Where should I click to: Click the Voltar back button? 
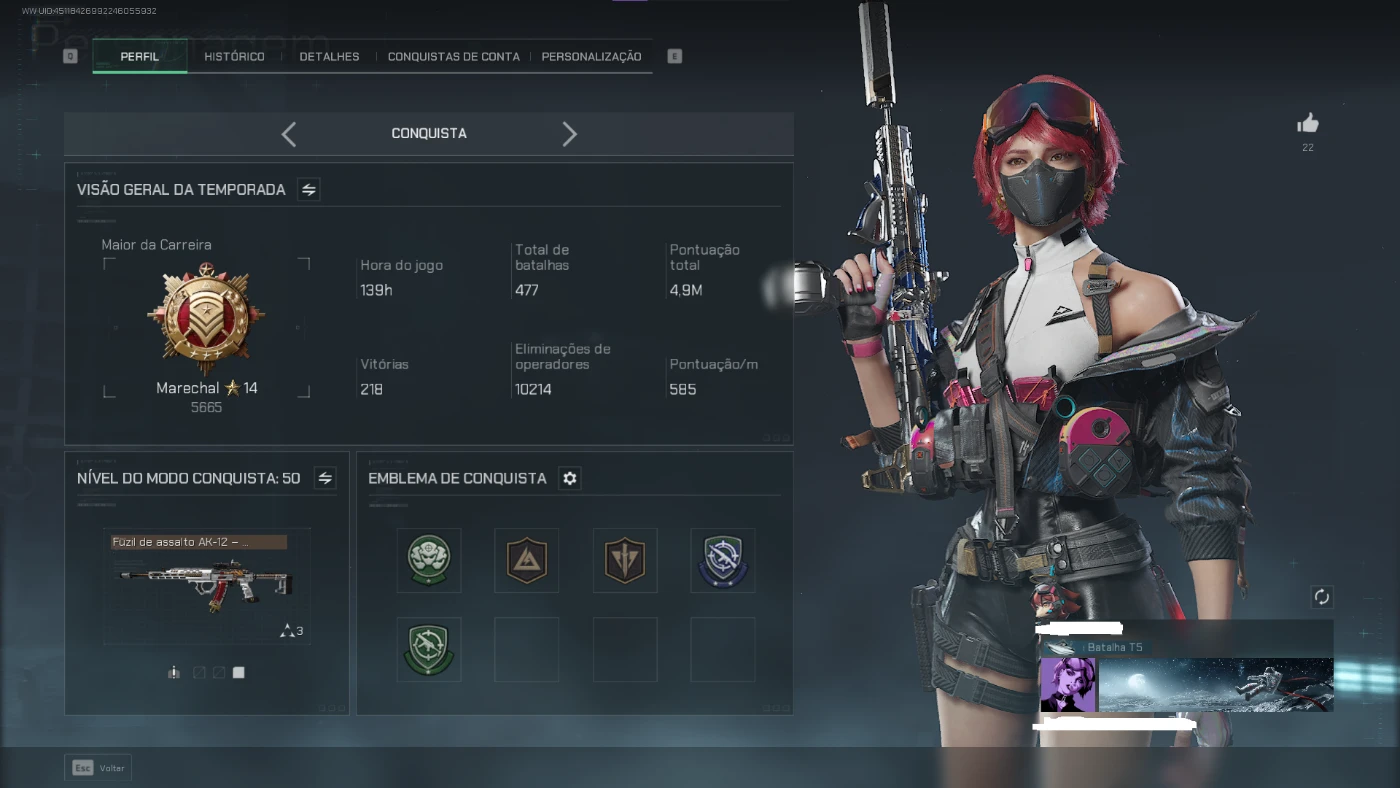coord(98,768)
